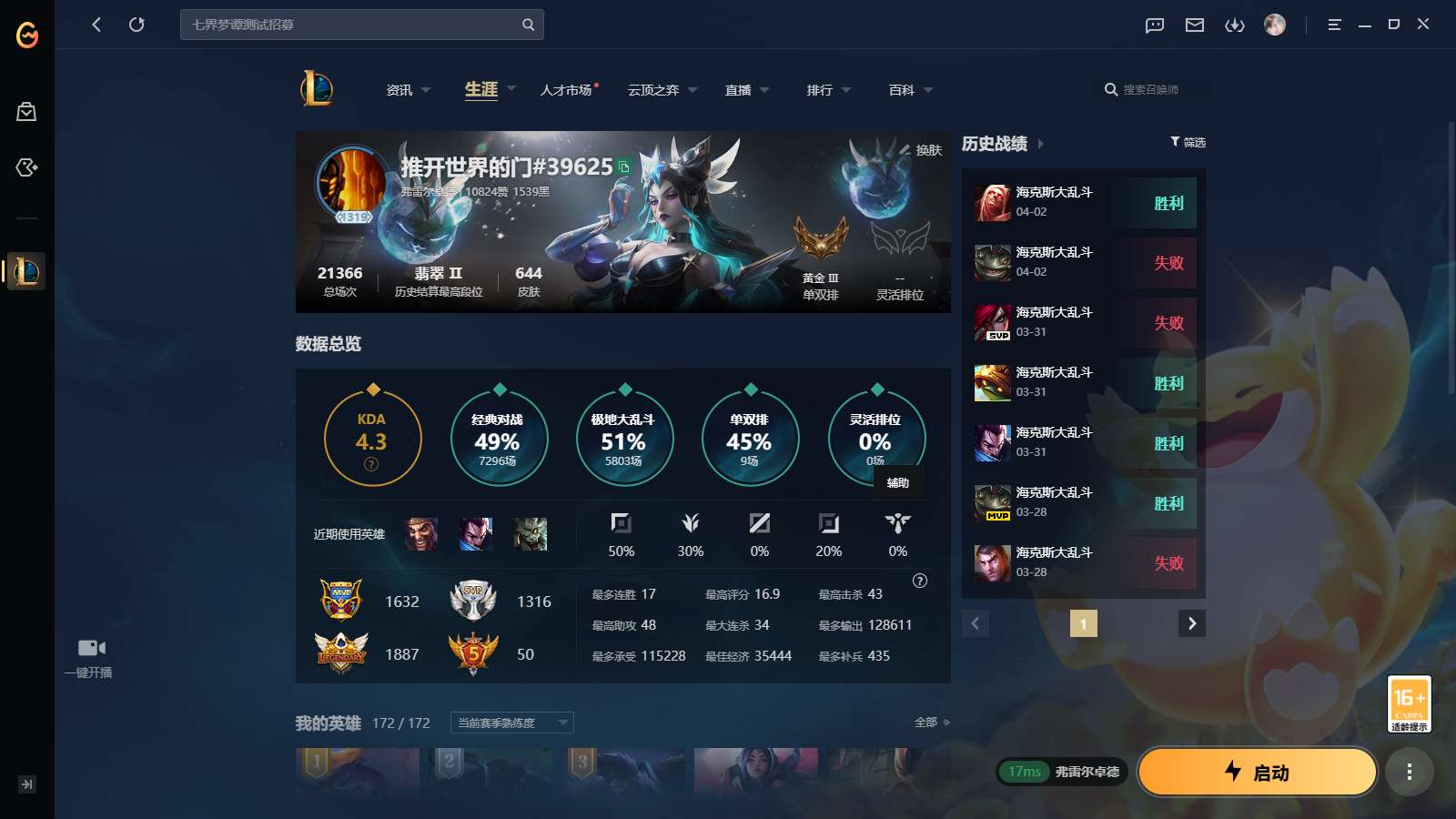Expand 历史战绩 with its right chevron
Screen dimensions: 1456x819
pos(1040,144)
